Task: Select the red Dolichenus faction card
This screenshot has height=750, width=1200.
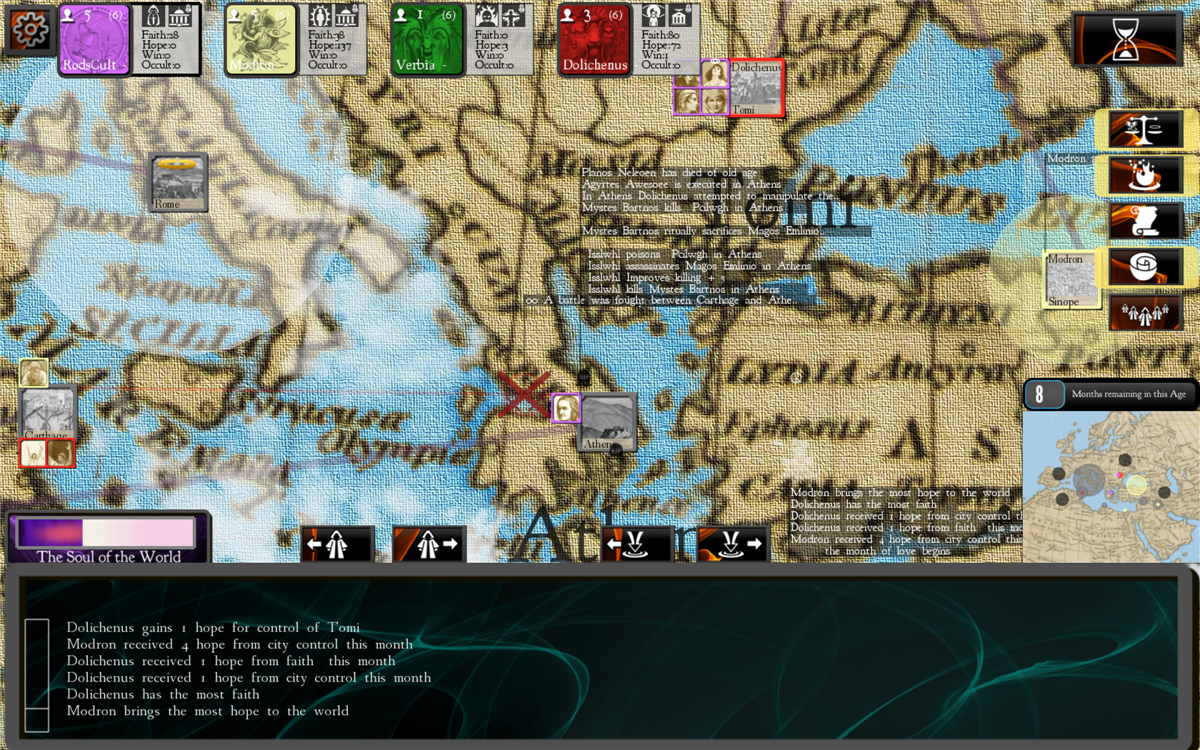Action: point(594,40)
